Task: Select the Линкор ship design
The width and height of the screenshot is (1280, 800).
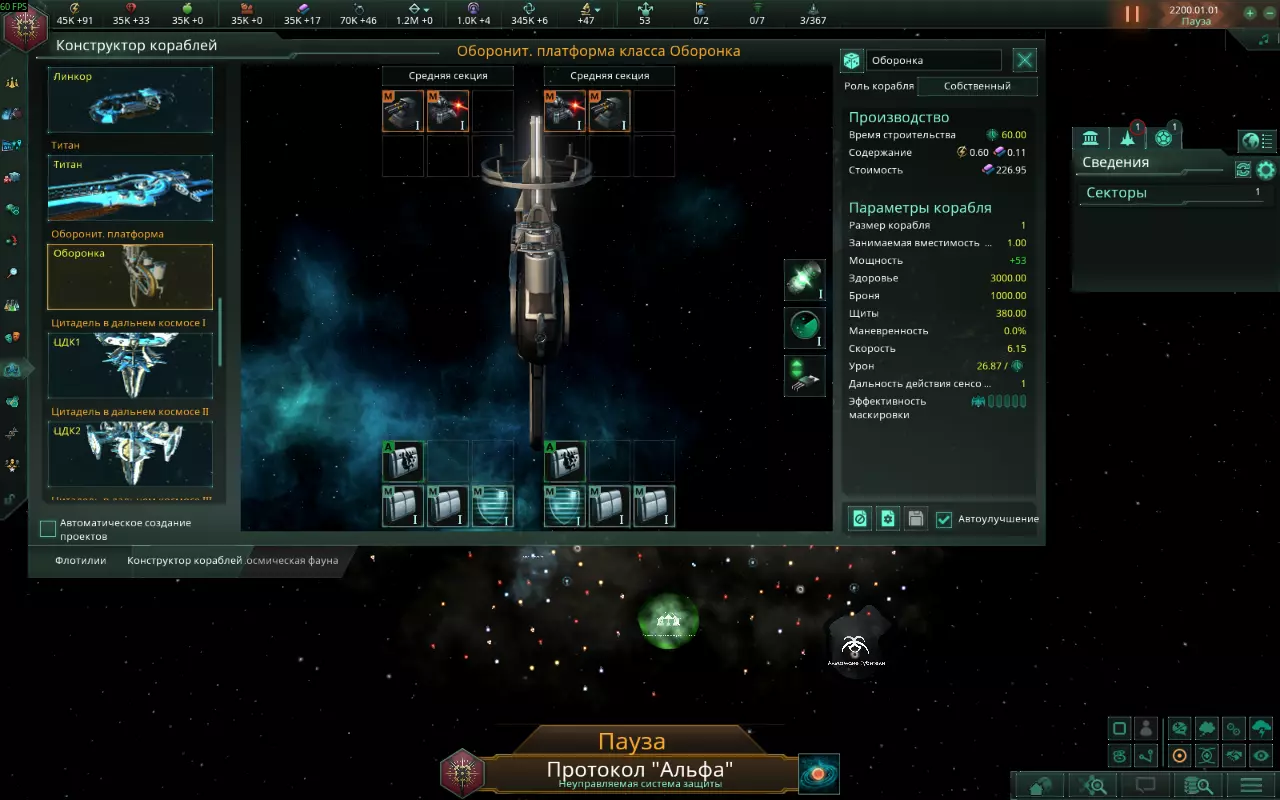Action: (130, 100)
